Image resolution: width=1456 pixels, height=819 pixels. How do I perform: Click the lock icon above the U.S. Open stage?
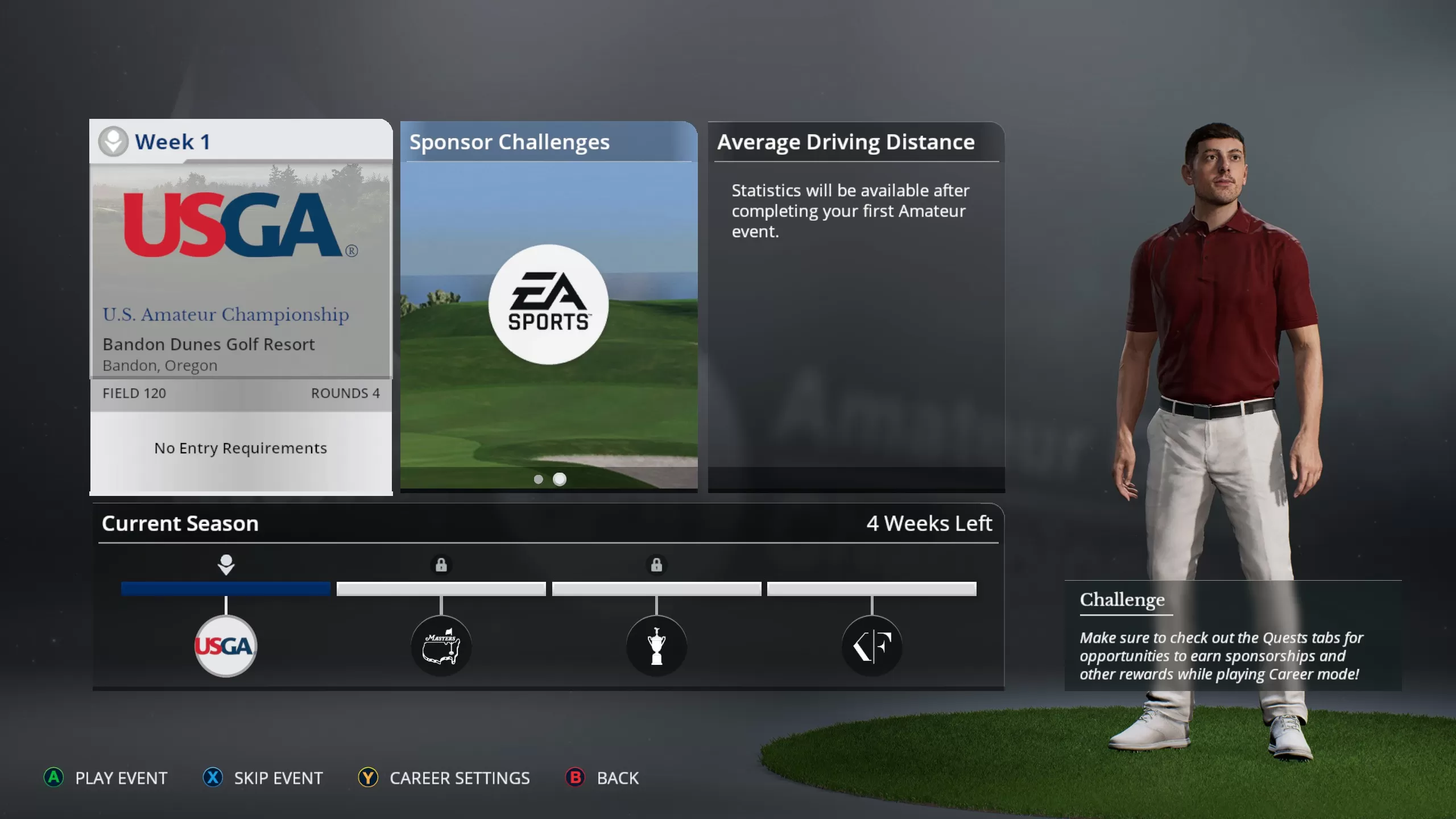coord(657,565)
